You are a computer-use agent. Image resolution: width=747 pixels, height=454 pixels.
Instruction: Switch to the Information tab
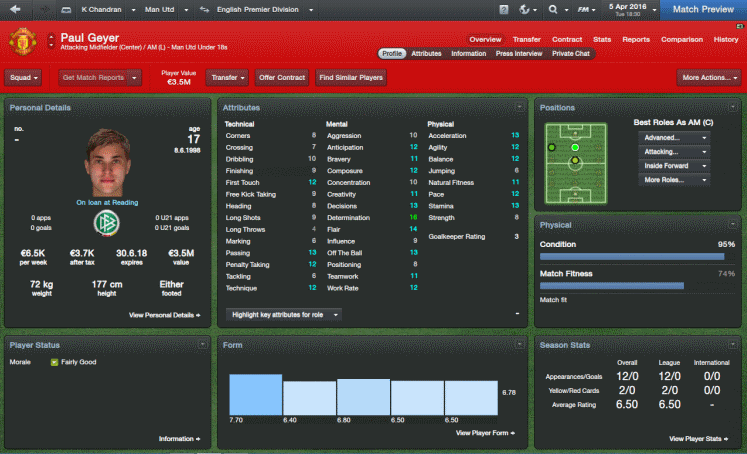(468, 53)
